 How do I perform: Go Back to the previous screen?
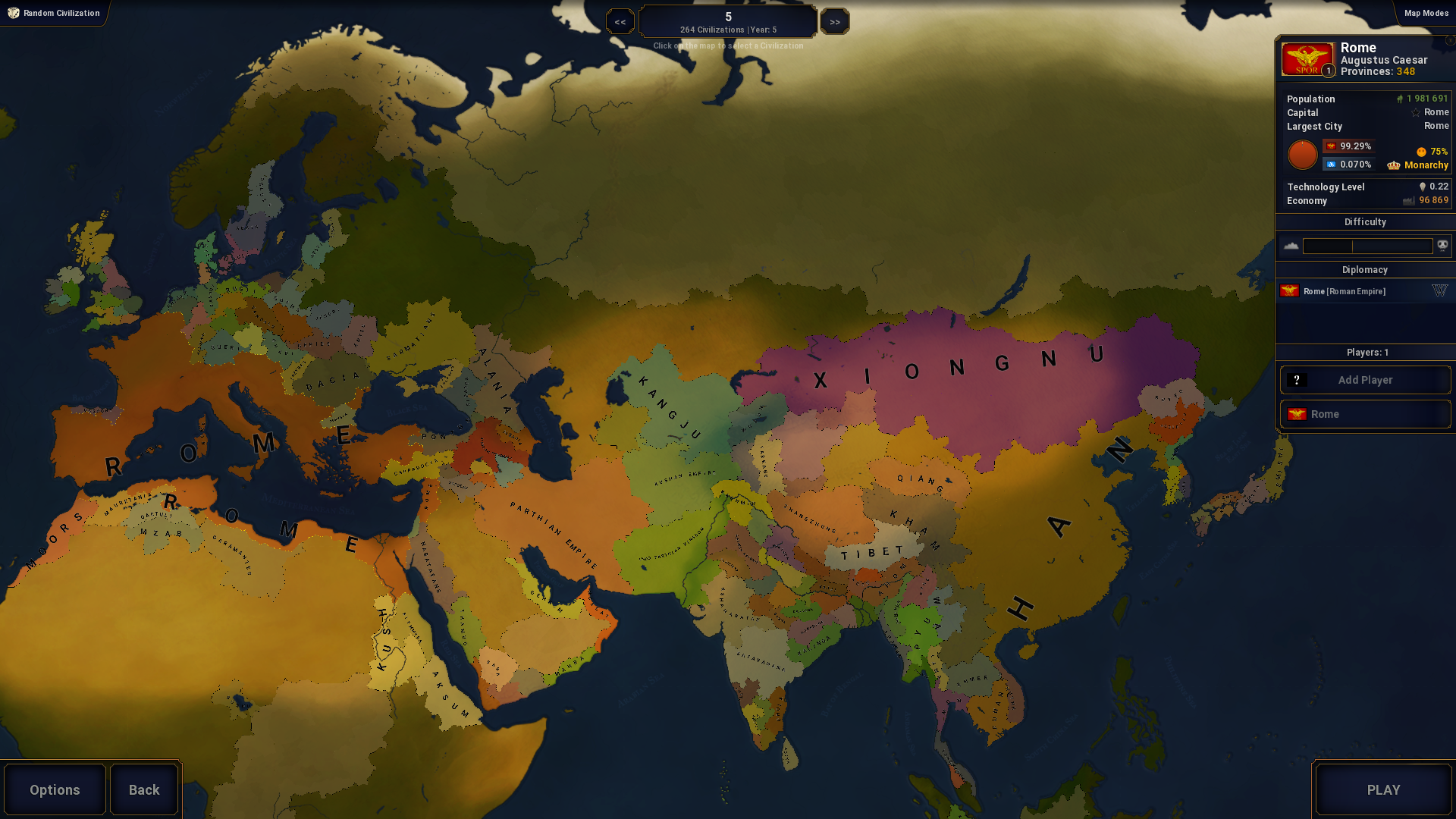tap(144, 789)
